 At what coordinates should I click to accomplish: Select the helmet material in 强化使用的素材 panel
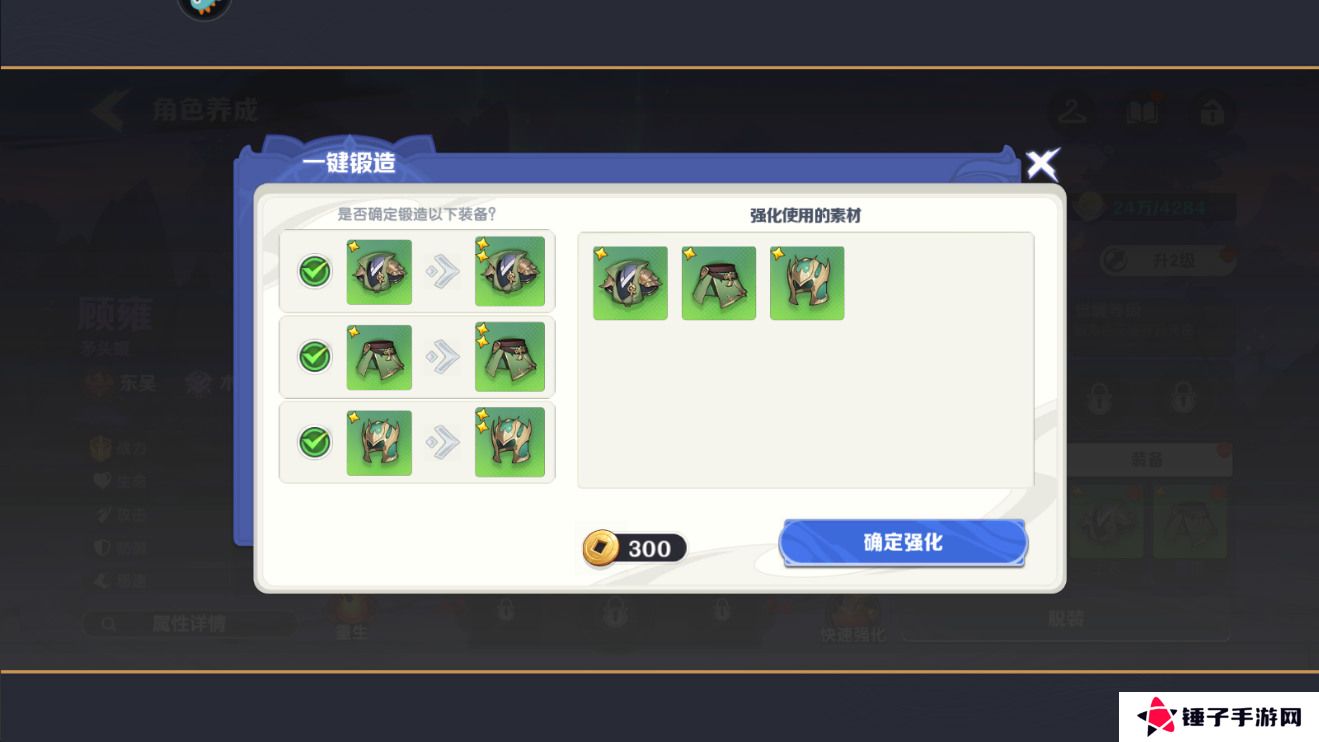tap(807, 283)
